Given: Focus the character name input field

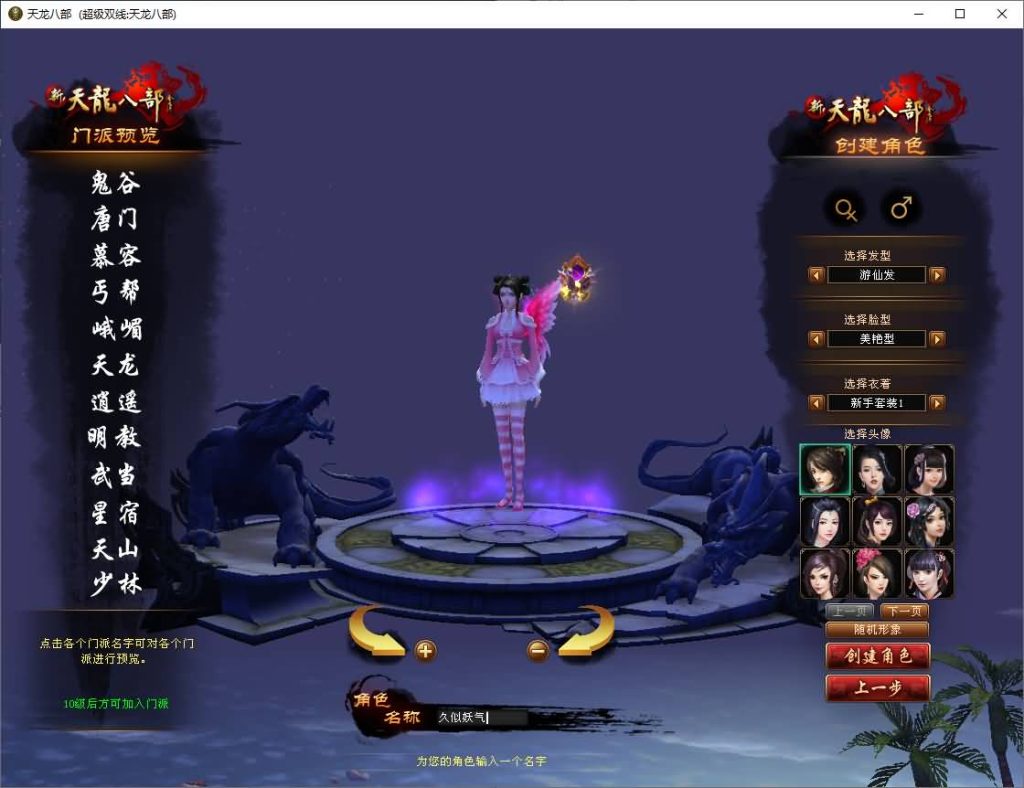Looking at the screenshot, I should [480, 717].
